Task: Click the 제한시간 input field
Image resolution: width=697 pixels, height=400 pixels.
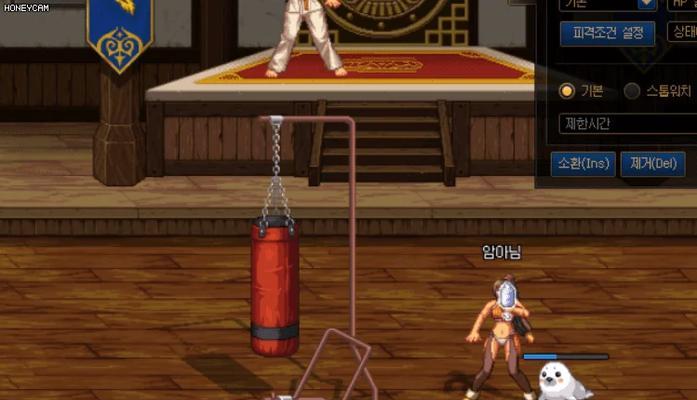Action: 627,124
